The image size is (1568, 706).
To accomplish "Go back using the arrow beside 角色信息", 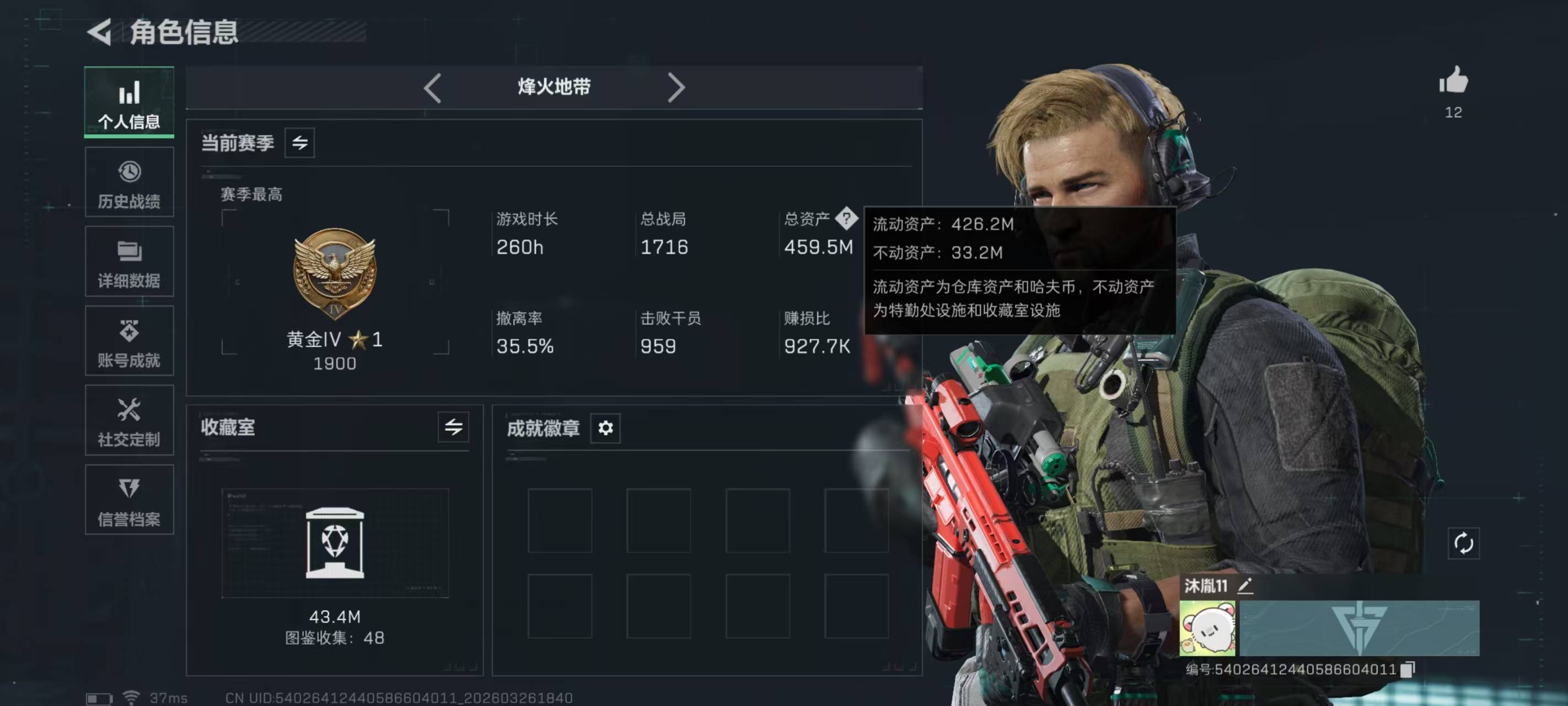I will pyautogui.click(x=99, y=31).
